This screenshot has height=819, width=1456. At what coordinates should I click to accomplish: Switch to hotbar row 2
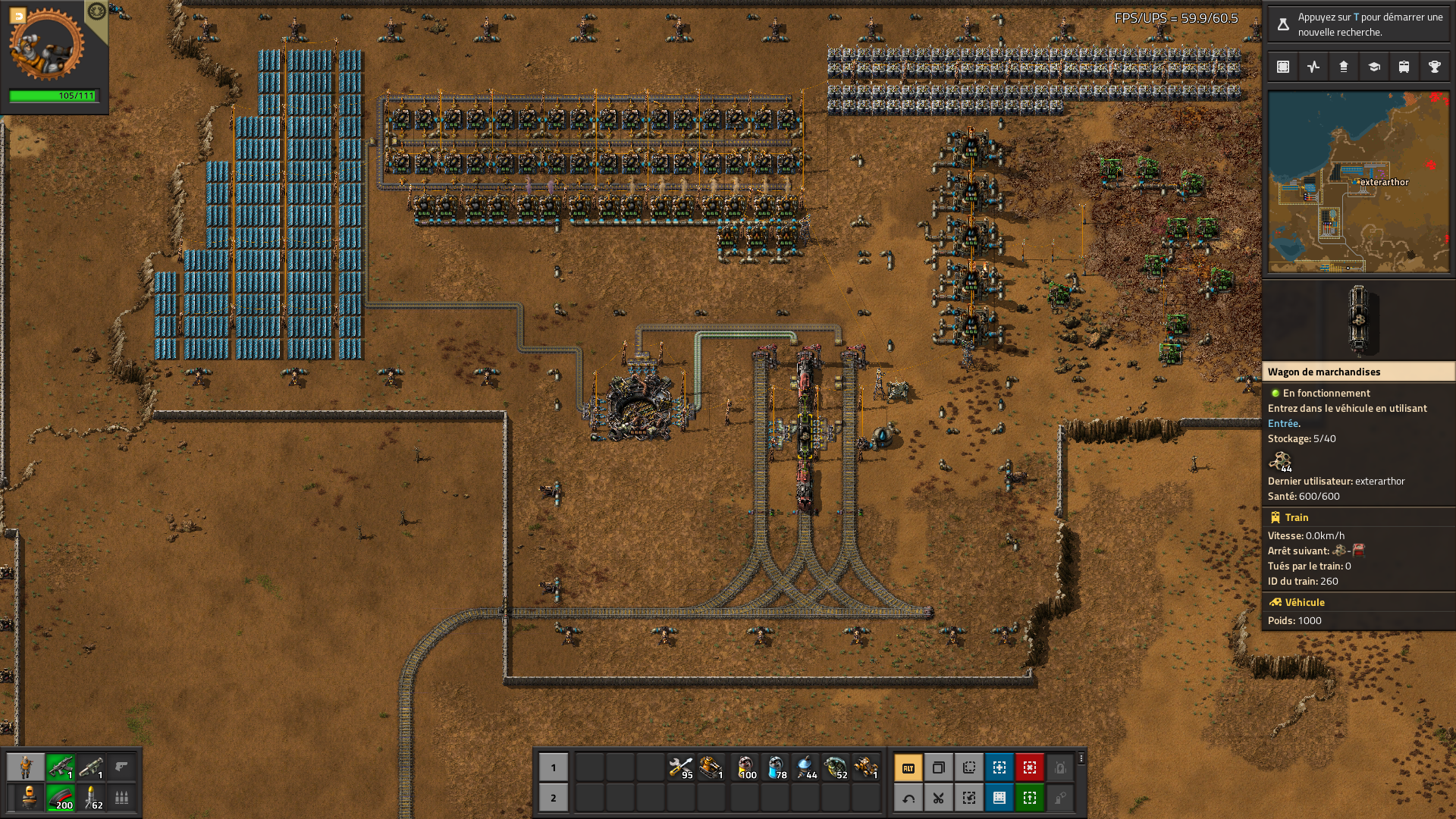[x=554, y=798]
